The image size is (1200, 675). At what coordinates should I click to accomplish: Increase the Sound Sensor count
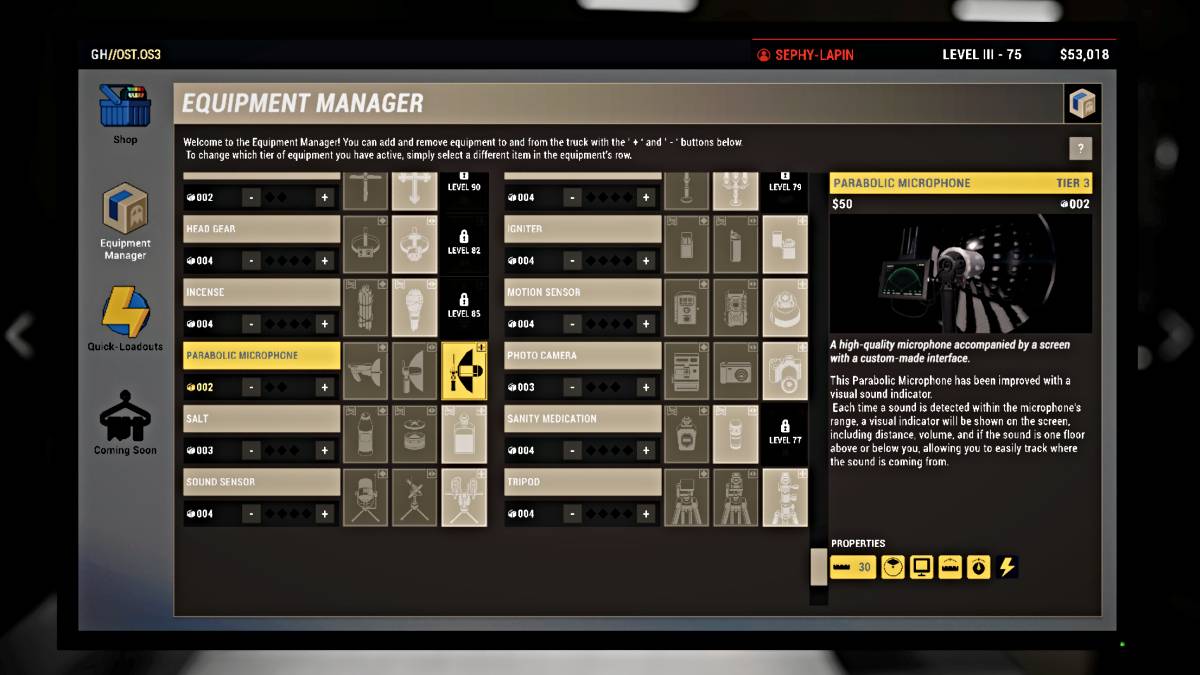coord(324,514)
